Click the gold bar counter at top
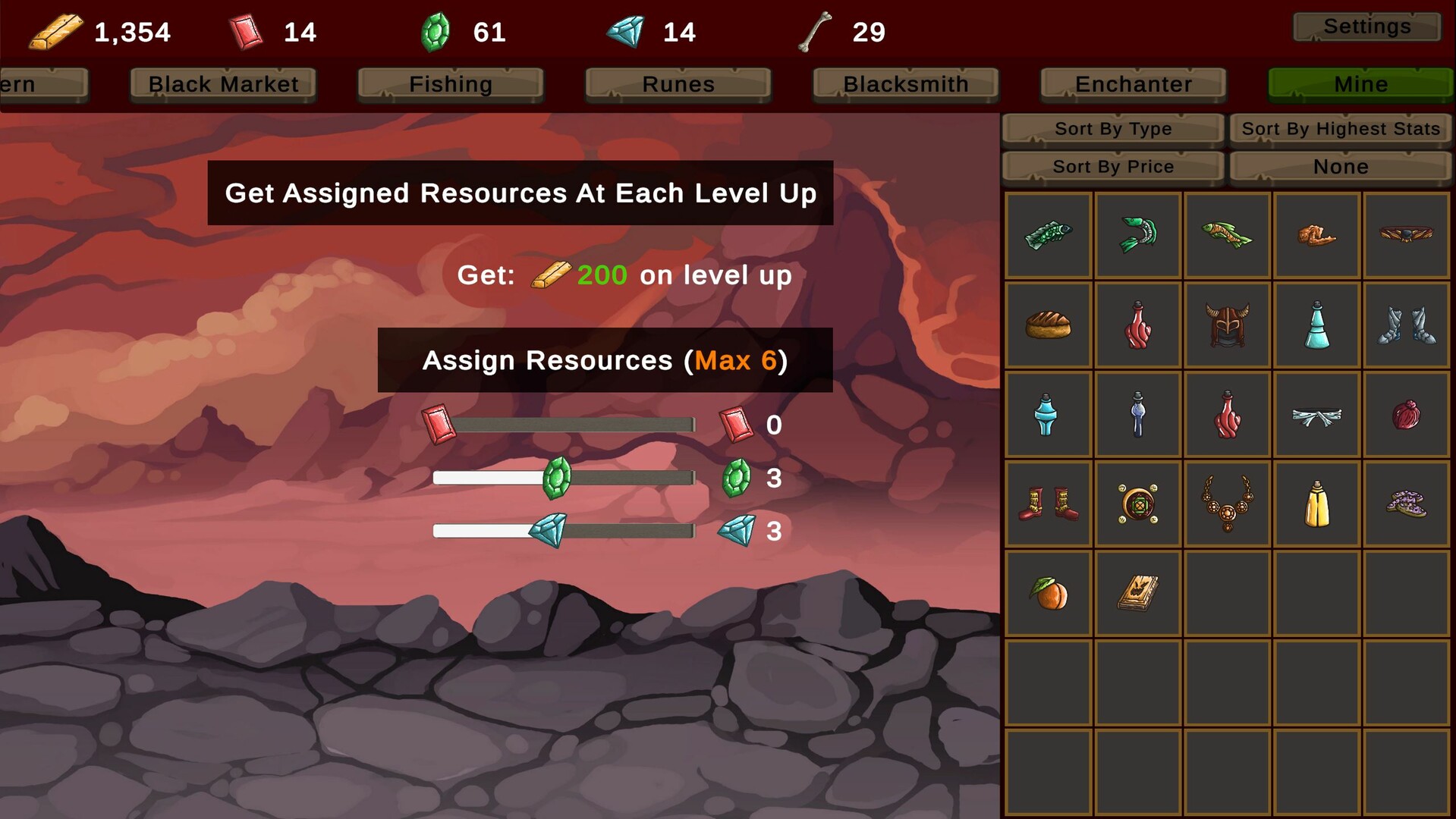1456x819 pixels. point(99,32)
